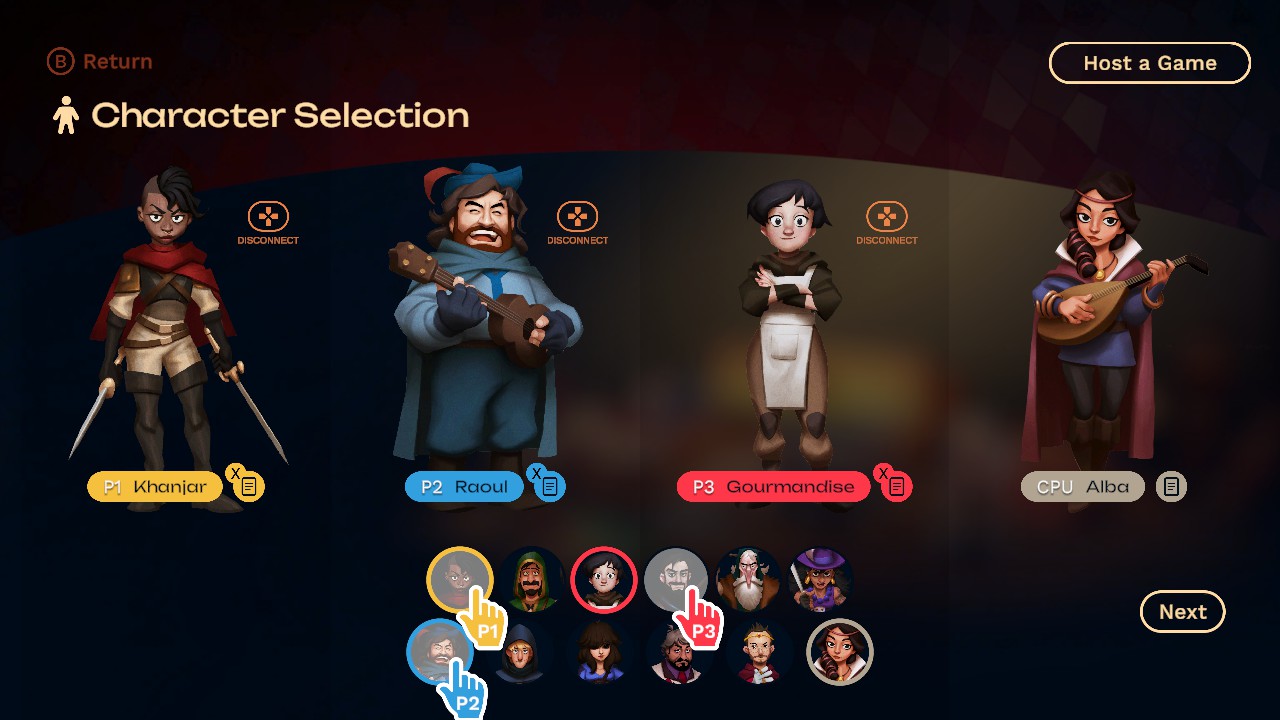Select Khanjar's portrait highlighted in yellow
The height and width of the screenshot is (720, 1280).
pos(461,580)
